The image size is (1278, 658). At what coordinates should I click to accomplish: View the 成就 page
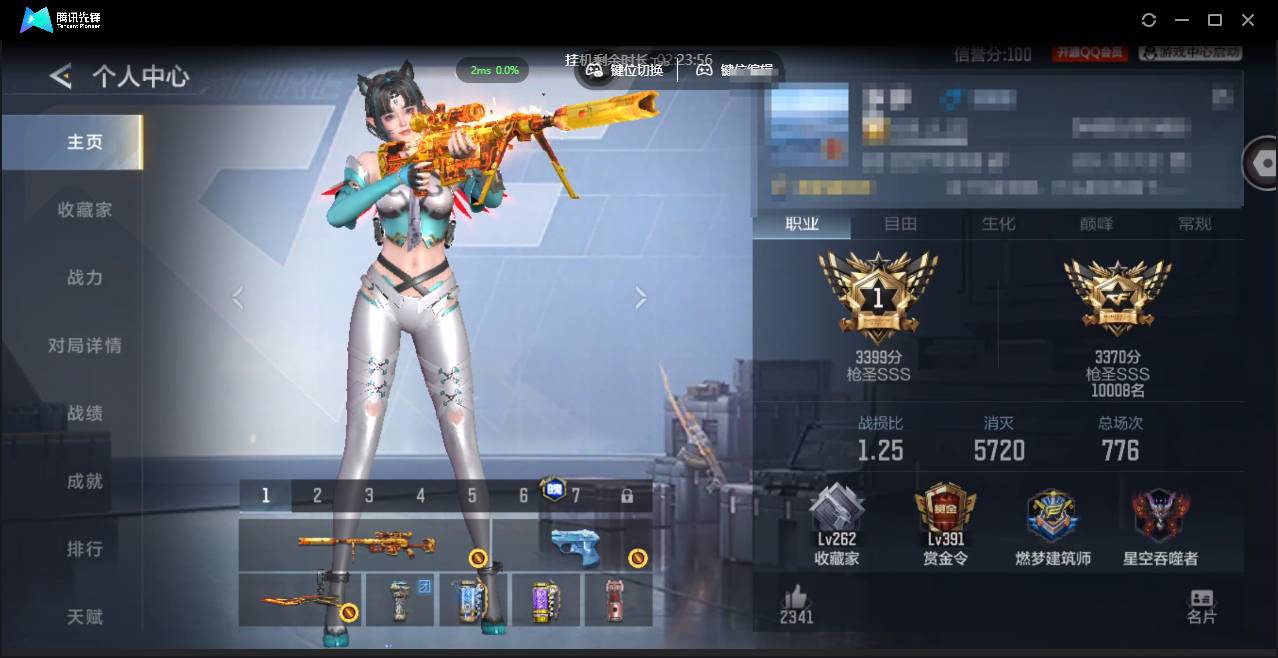pyautogui.click(x=85, y=481)
